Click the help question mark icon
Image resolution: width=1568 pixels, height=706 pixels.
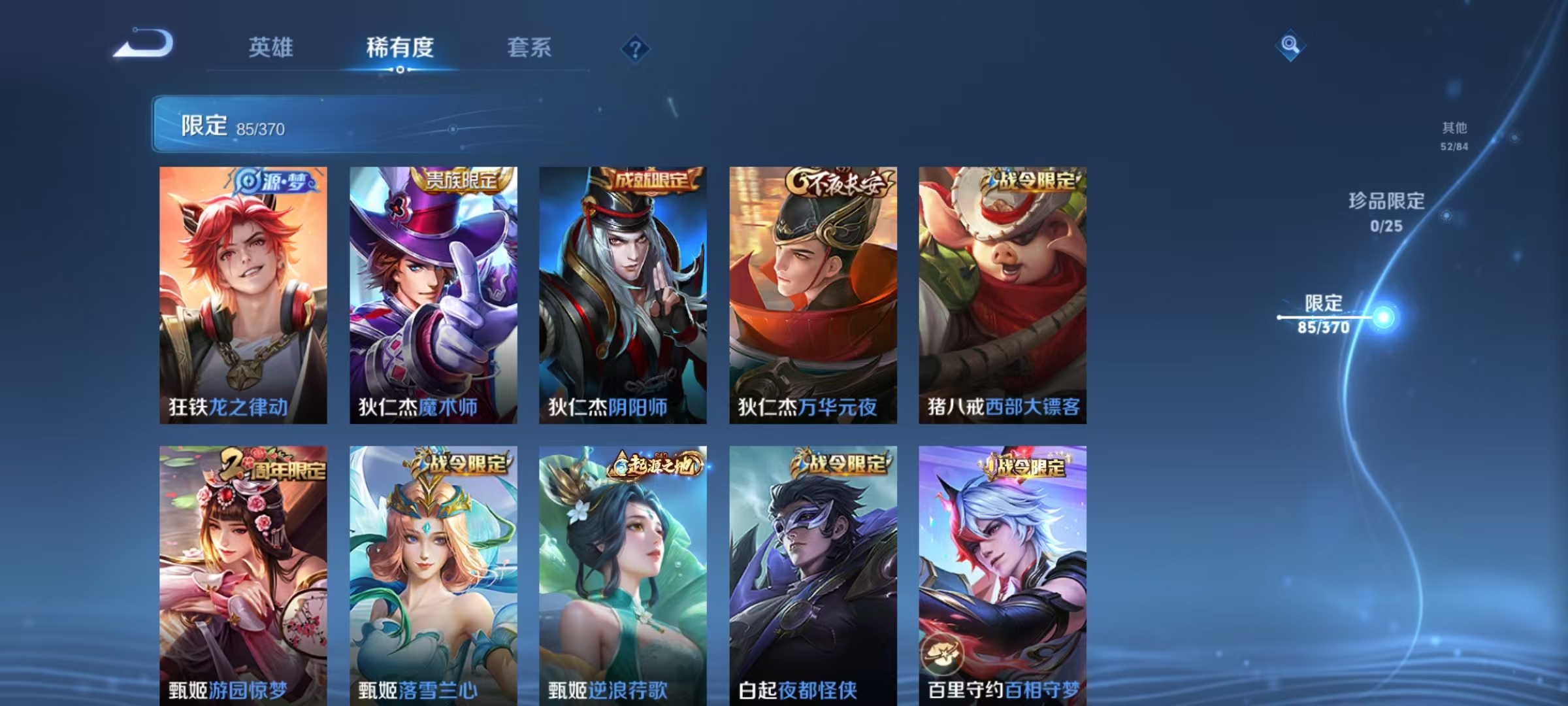coord(636,48)
